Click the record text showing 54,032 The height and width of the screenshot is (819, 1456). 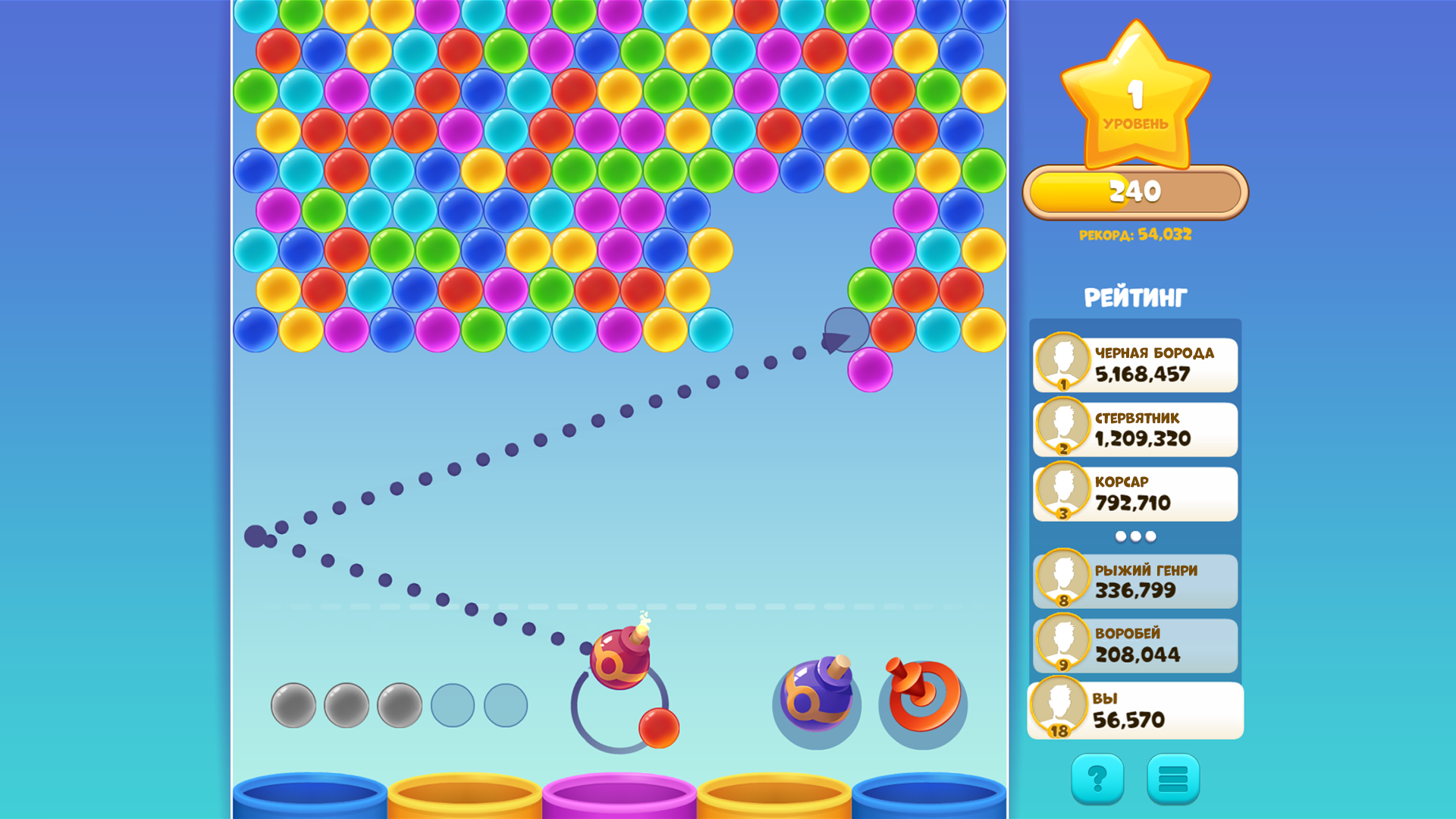[1134, 235]
